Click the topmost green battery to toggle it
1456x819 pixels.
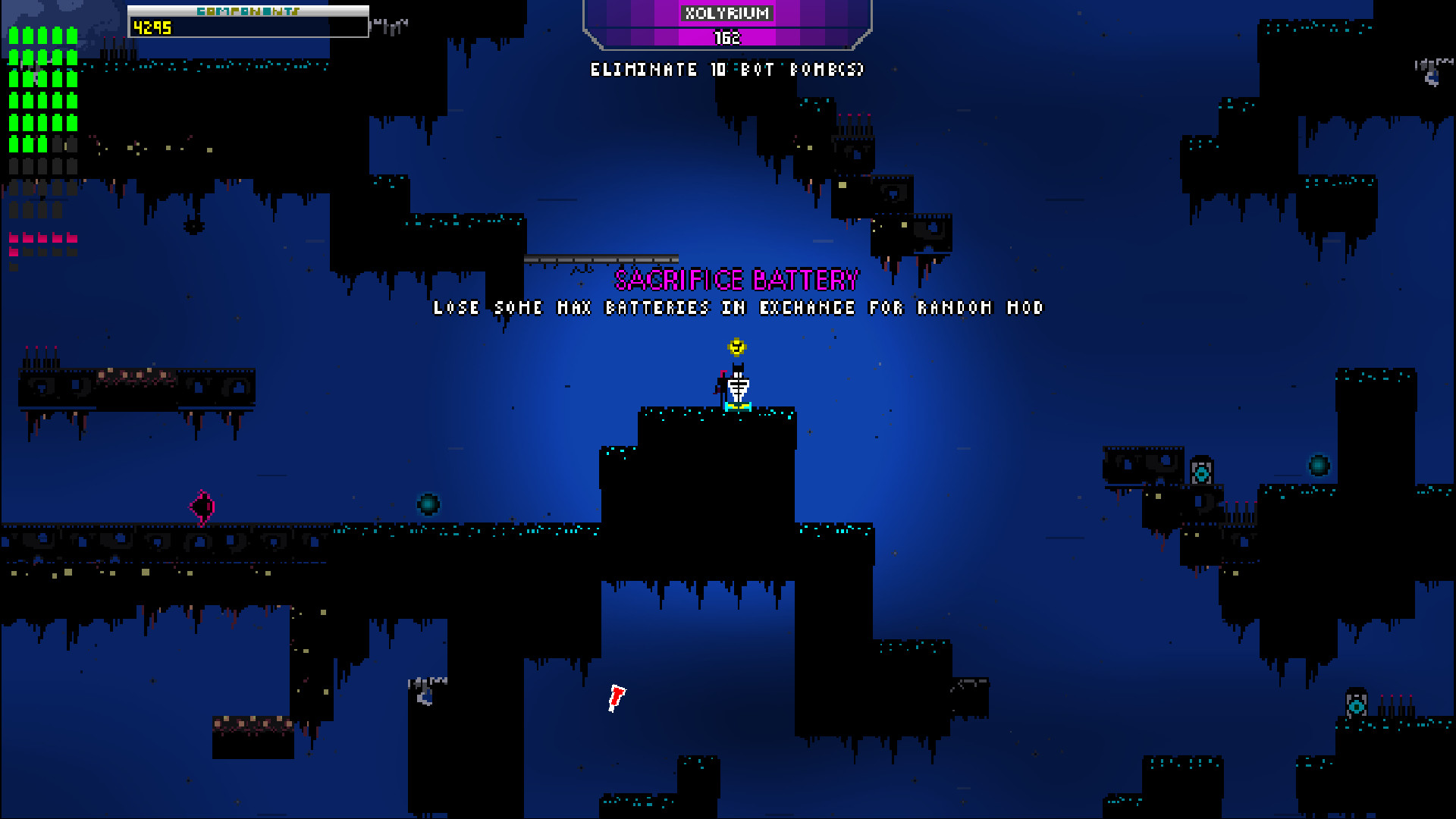[15, 34]
